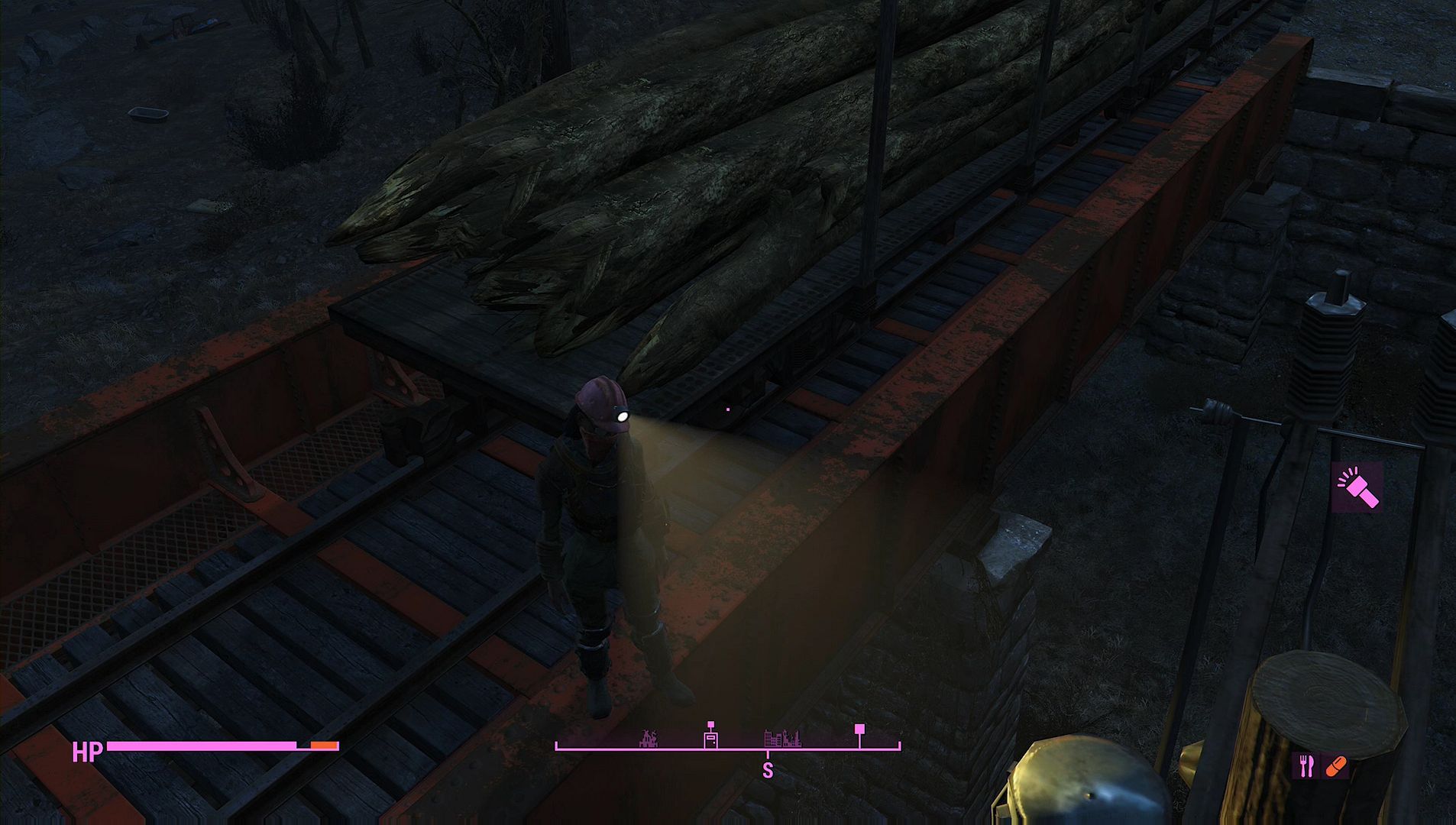
Task: Select the door marker on the compass
Action: coord(710,735)
